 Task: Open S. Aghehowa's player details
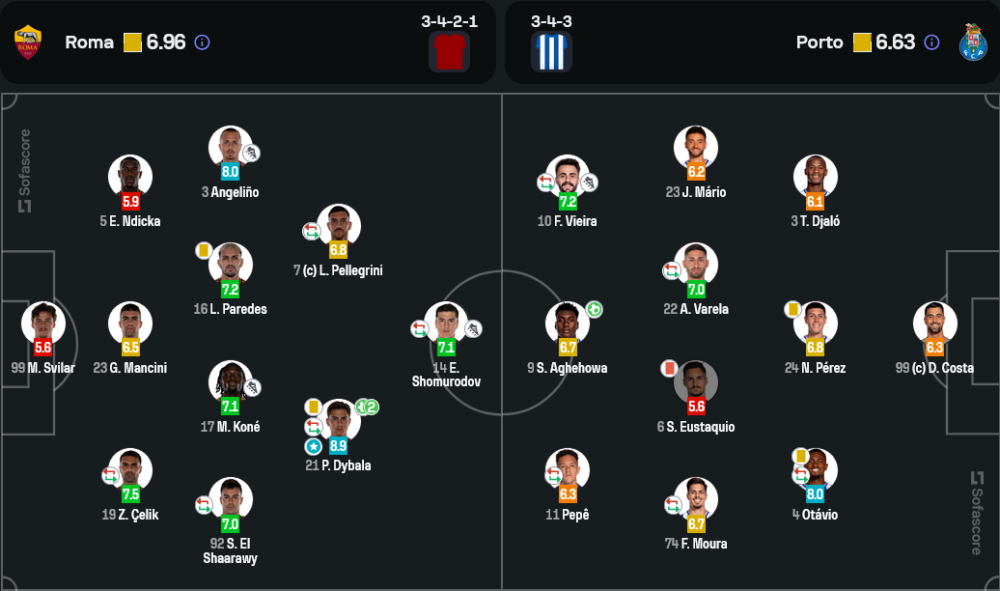[567, 323]
